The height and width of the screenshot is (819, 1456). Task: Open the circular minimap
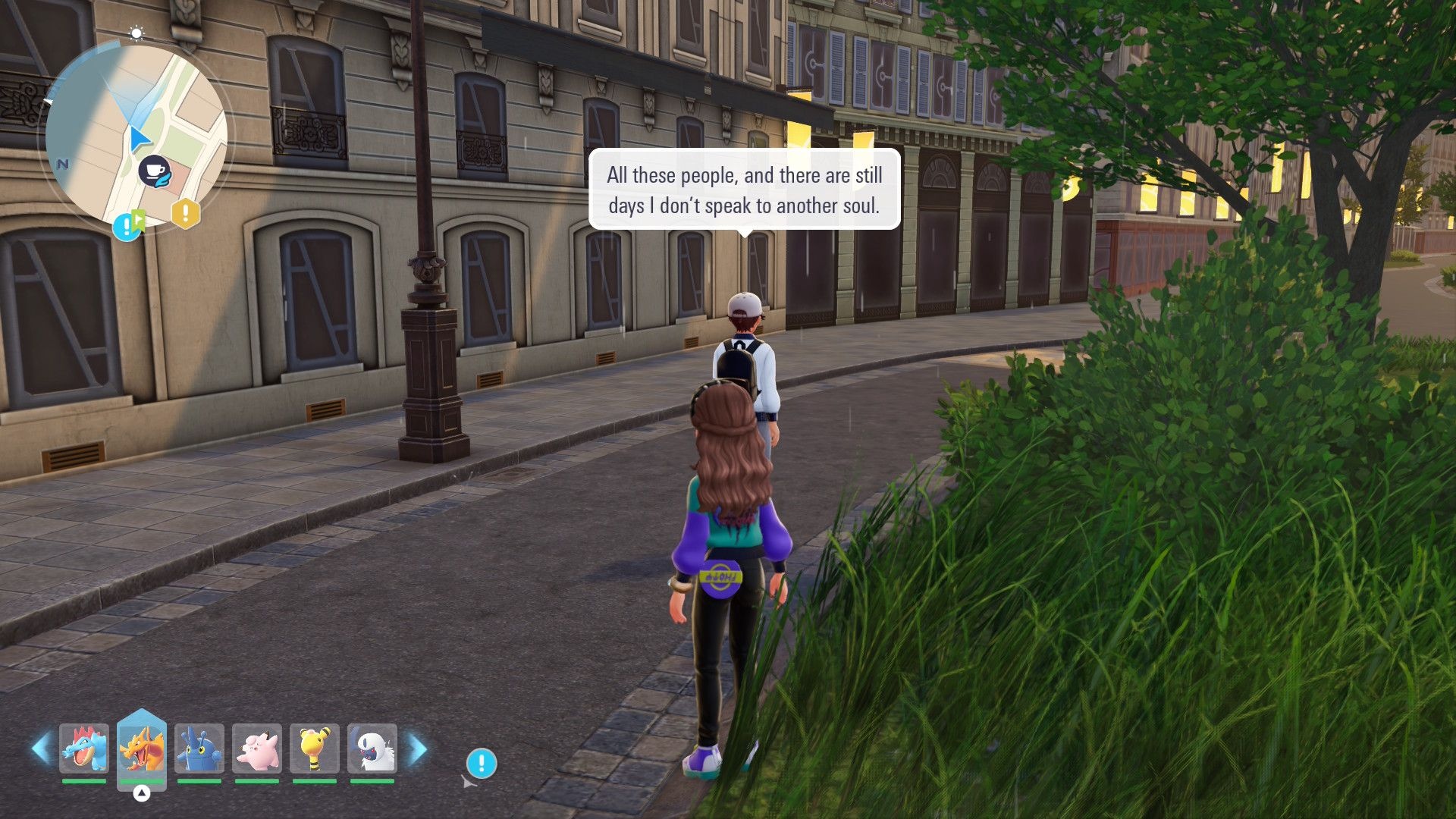(136, 136)
